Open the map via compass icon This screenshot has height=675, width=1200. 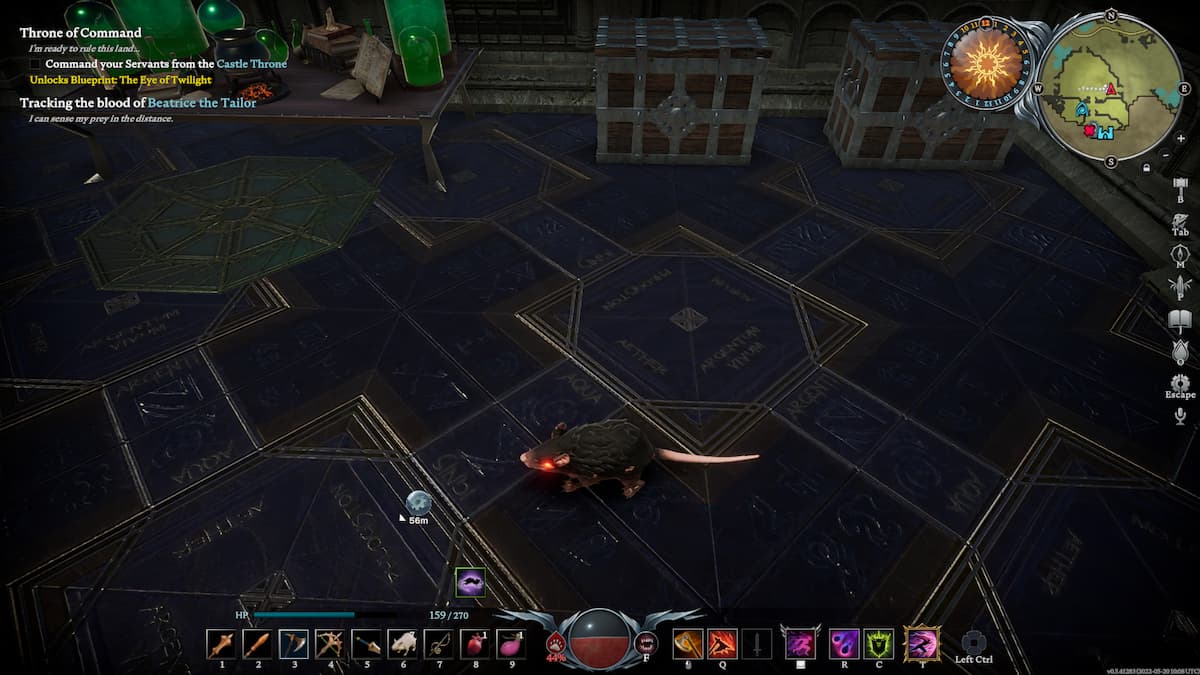tap(1180, 253)
